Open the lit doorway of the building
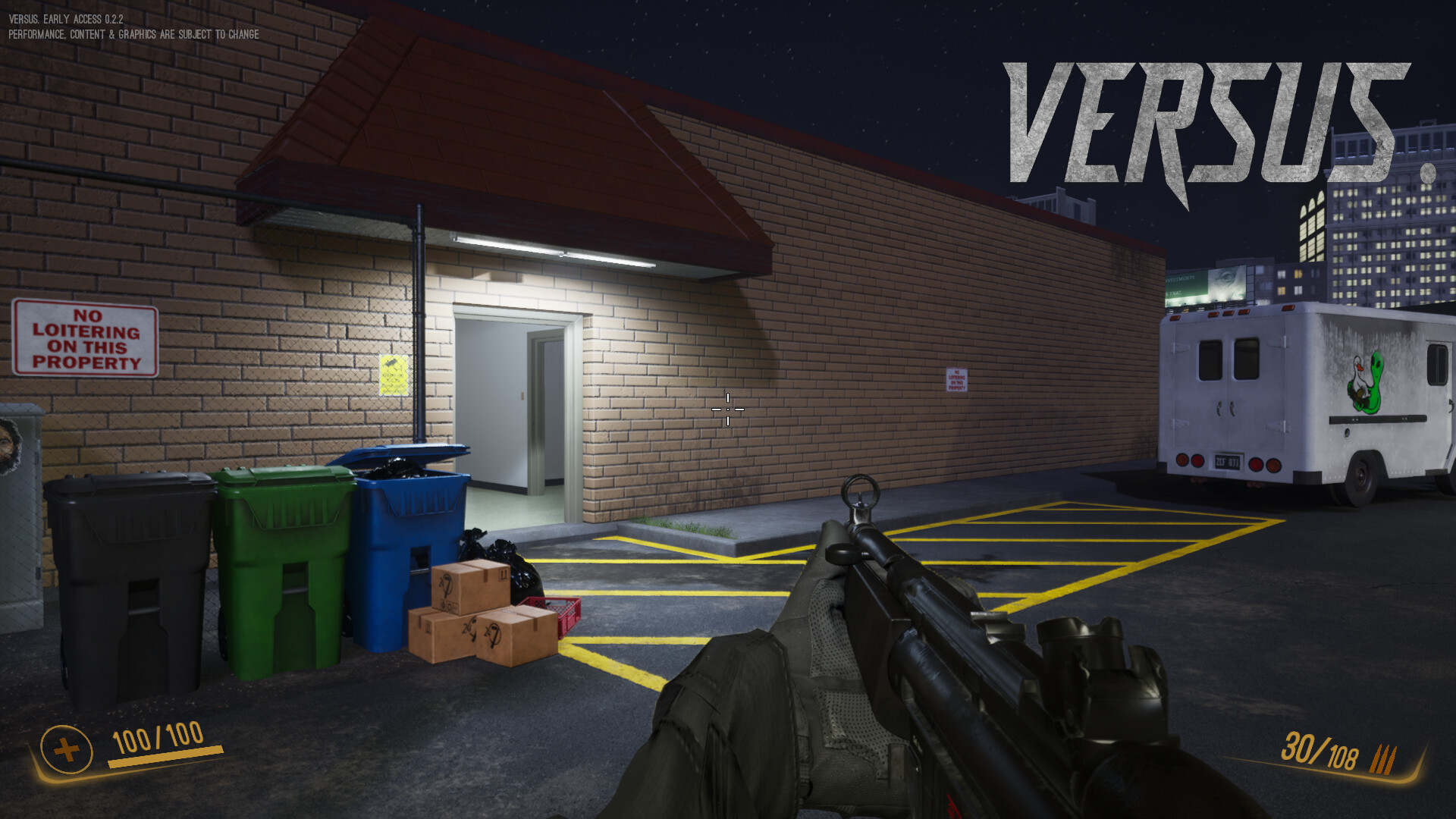Image resolution: width=1456 pixels, height=819 pixels. pyautogui.click(x=512, y=409)
